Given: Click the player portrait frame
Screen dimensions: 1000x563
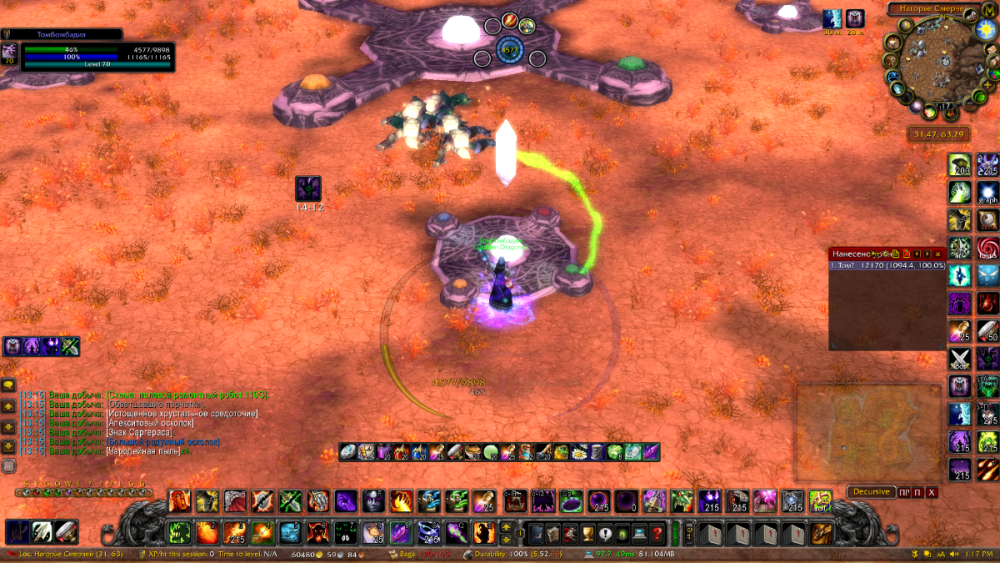Looking at the screenshot, I should pyautogui.click(x=10, y=53).
